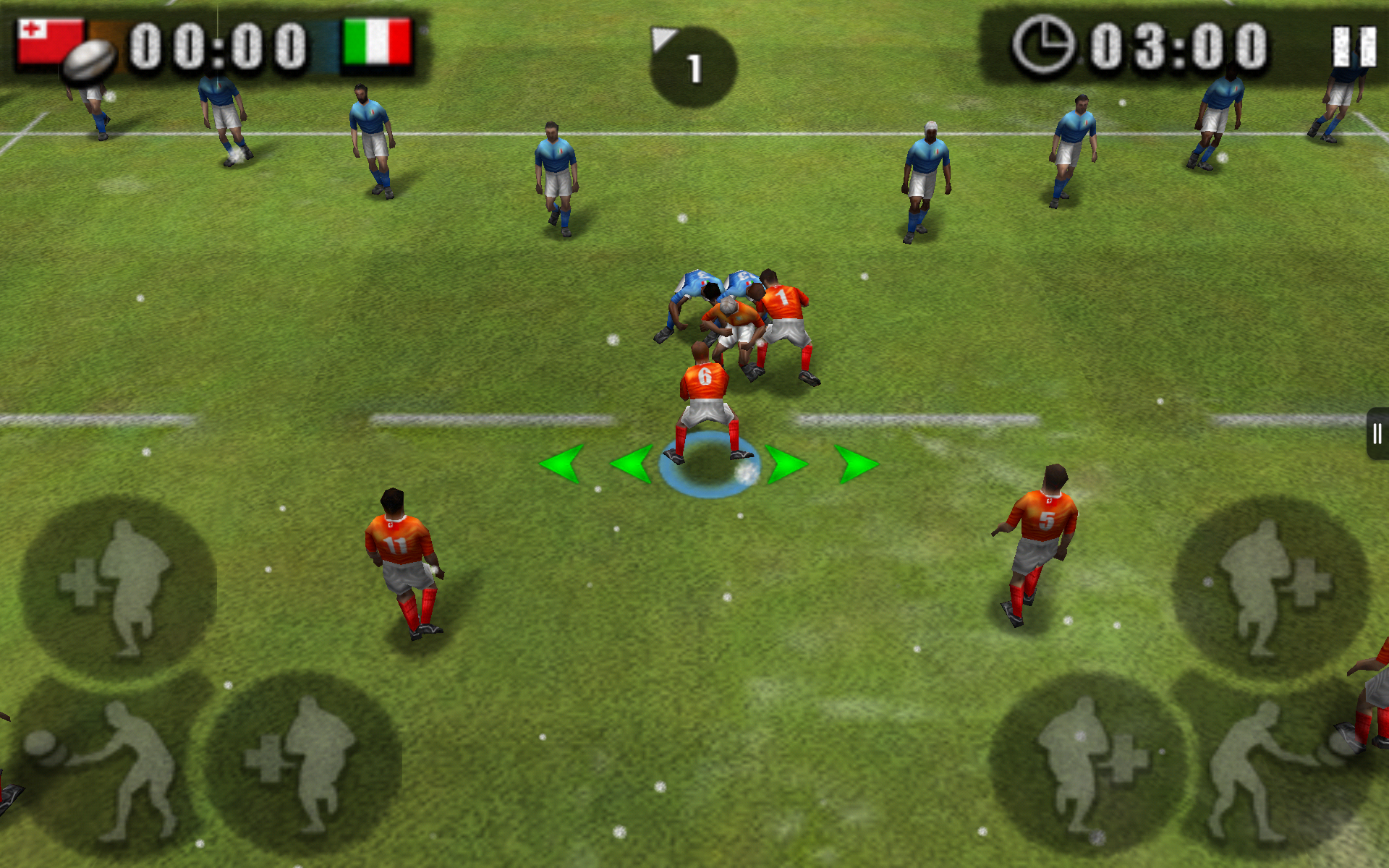
Task: Pause the match
Action: [x=1354, y=48]
